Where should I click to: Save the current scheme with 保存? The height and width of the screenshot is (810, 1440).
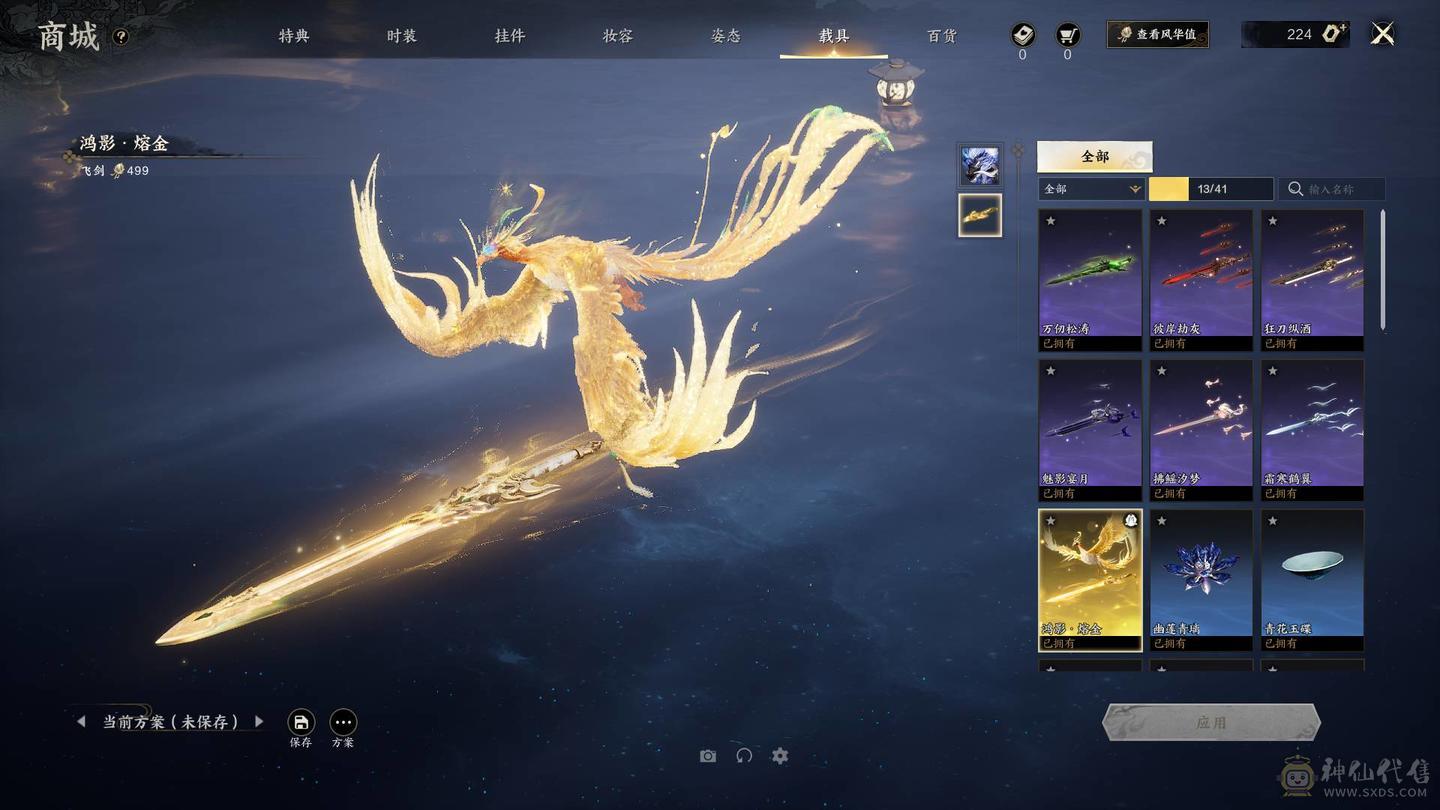pyautogui.click(x=301, y=723)
